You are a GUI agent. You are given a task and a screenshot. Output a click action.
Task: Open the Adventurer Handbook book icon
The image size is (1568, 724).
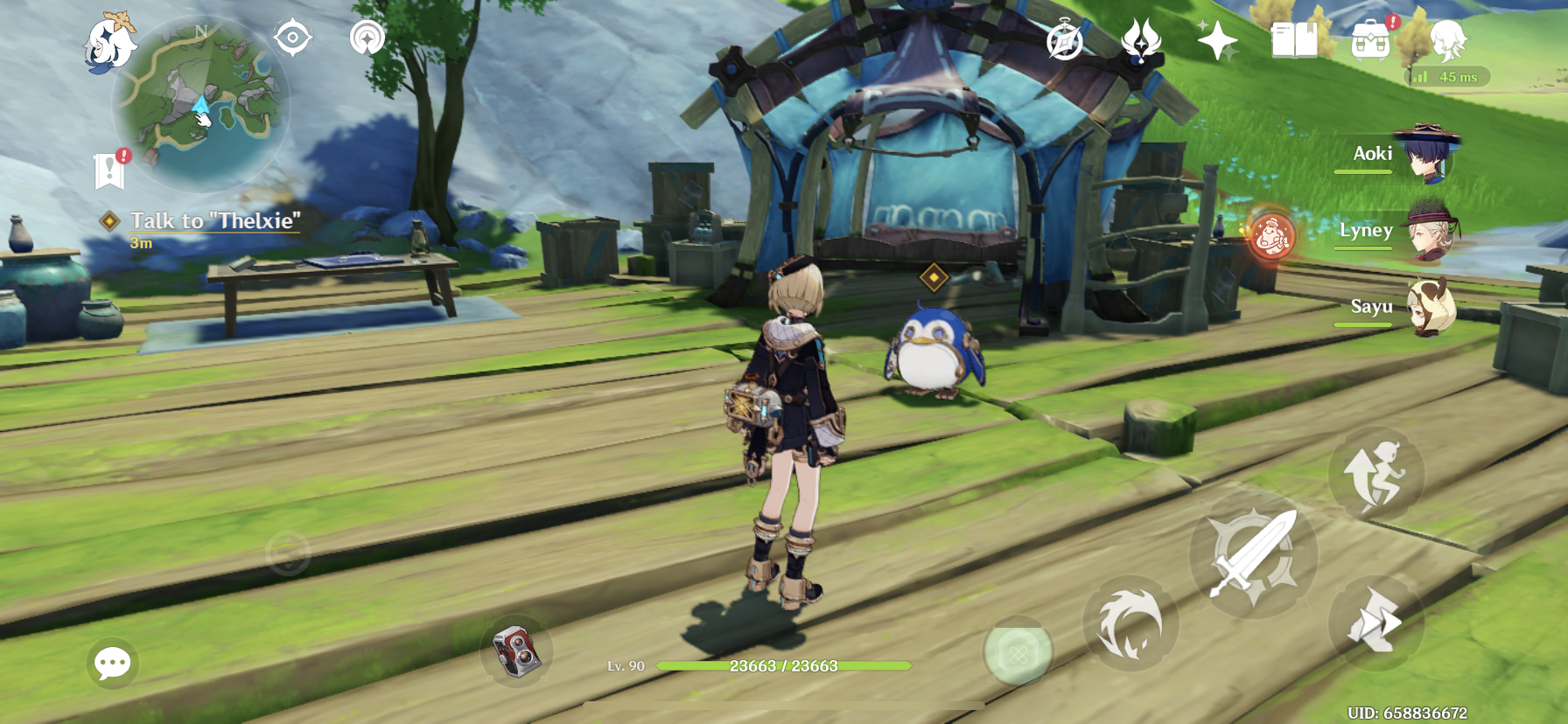tap(1294, 40)
